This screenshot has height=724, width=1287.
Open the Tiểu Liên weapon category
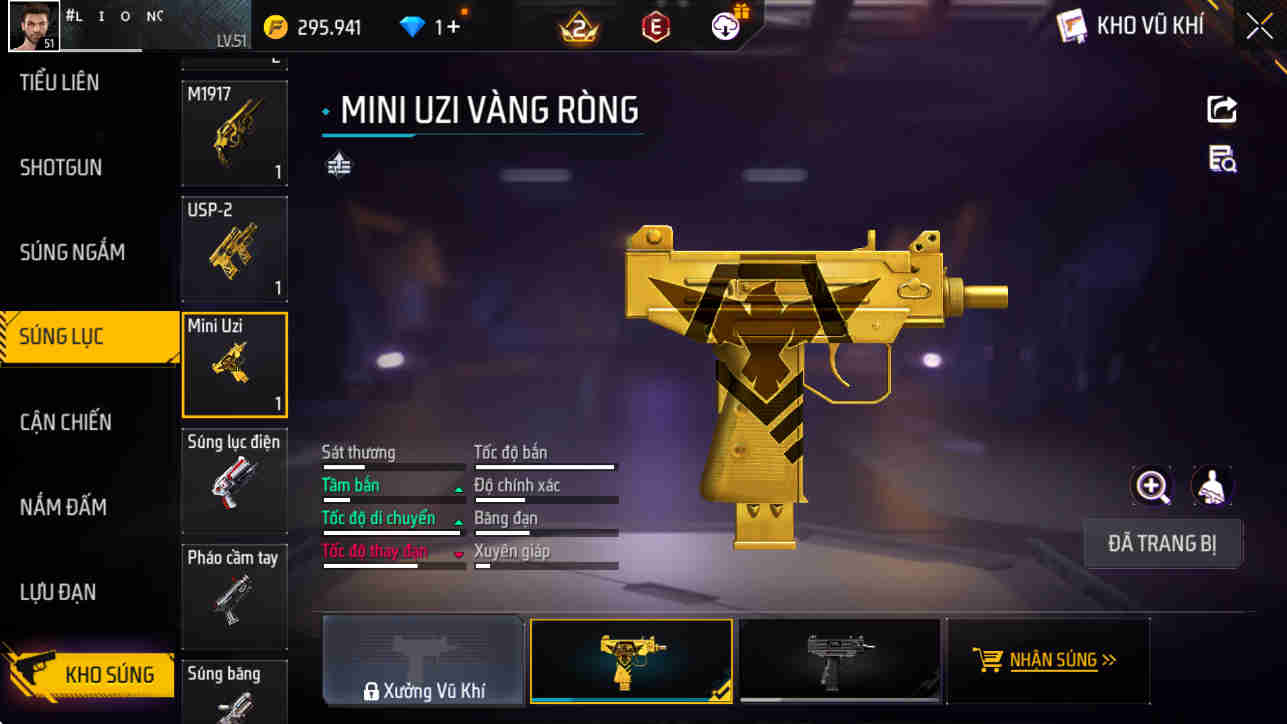coord(60,82)
